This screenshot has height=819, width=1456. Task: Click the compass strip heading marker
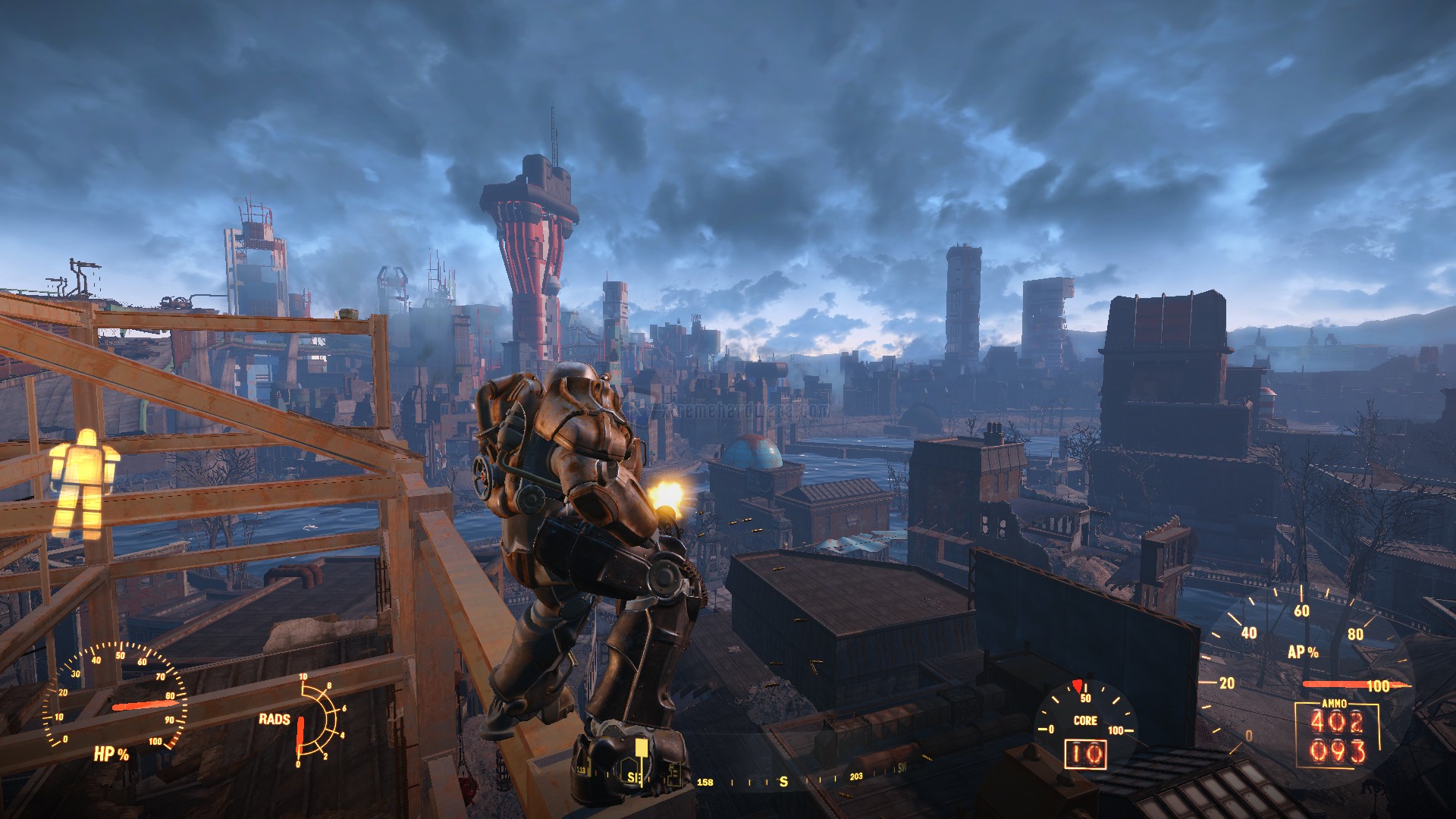(x=783, y=781)
